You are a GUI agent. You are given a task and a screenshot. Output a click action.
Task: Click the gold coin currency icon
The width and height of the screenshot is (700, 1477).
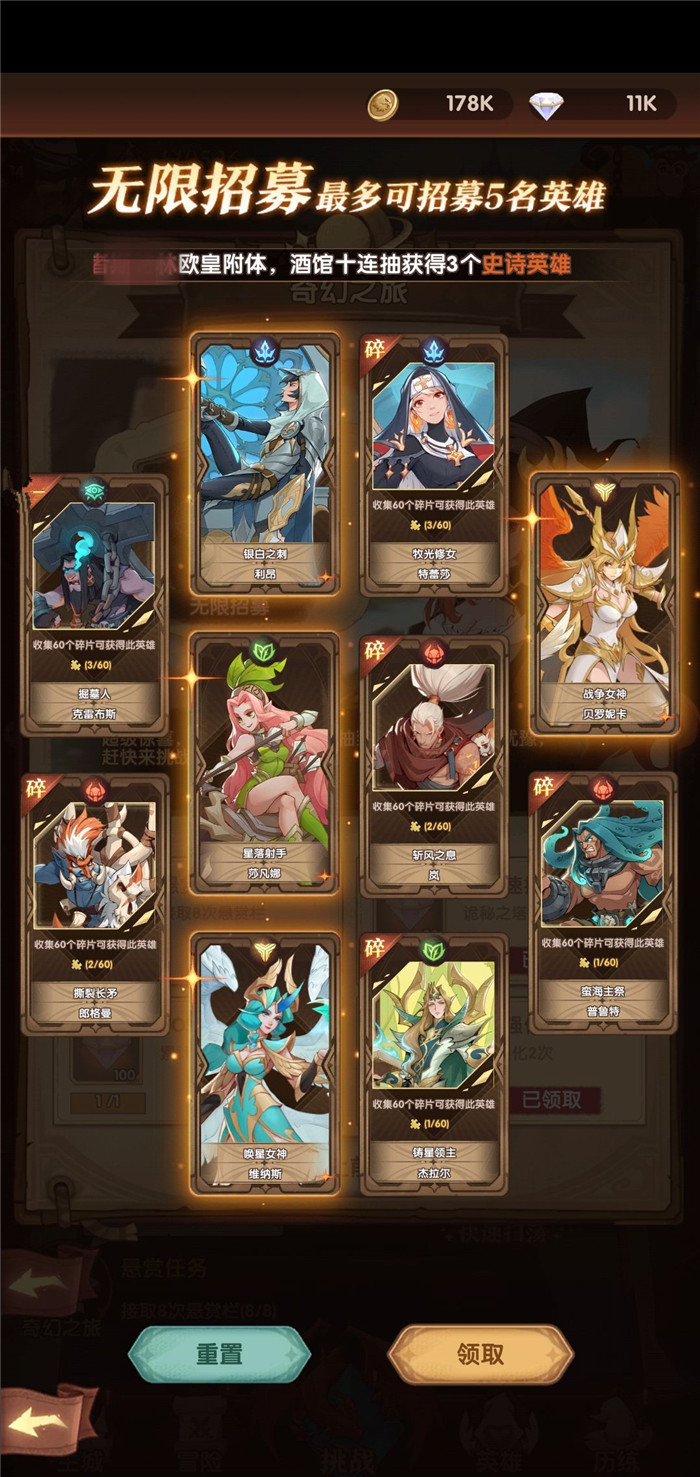[x=382, y=104]
